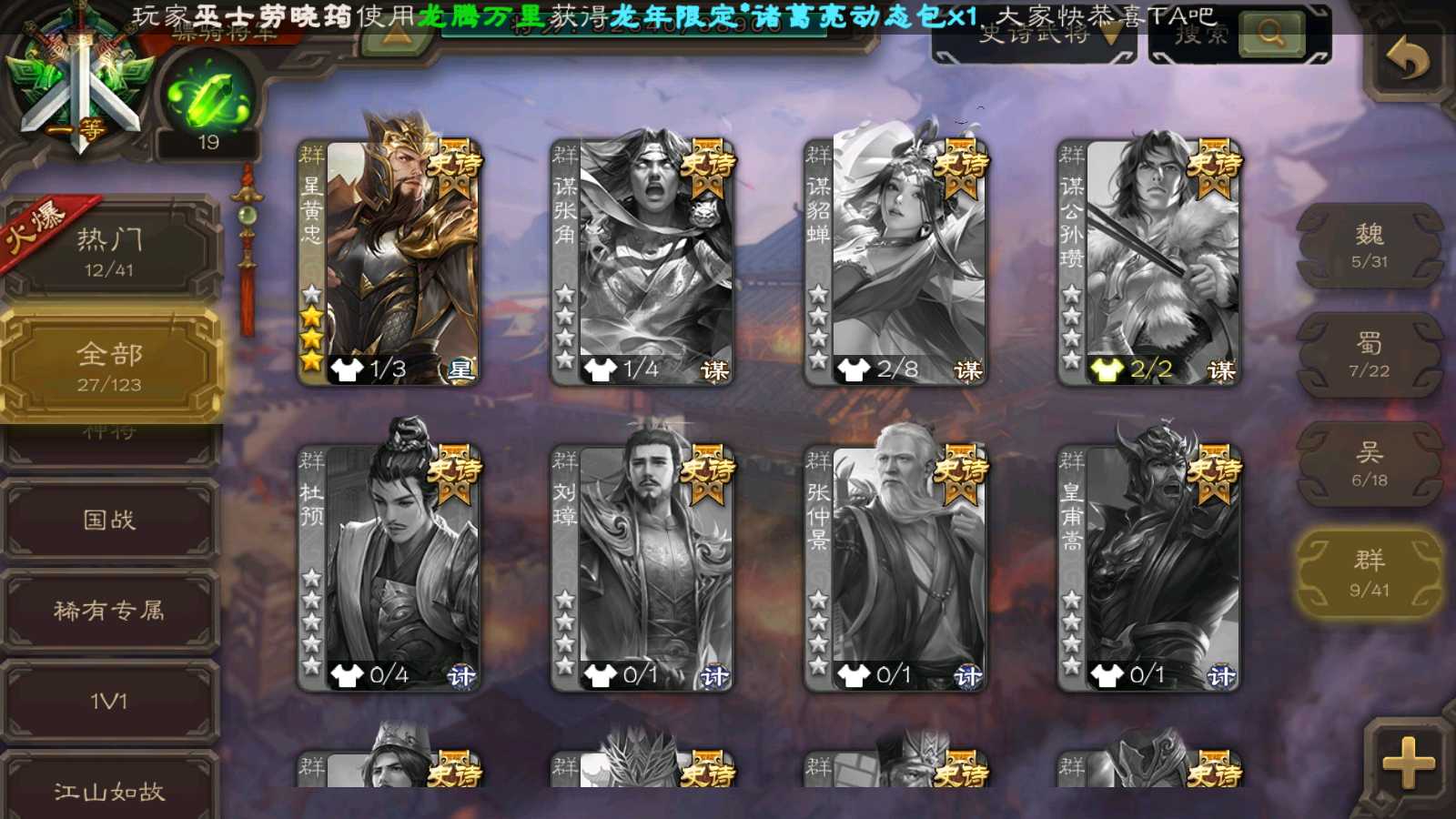Filter heroes by 魏 faction
Image resolution: width=1456 pixels, height=819 pixels.
(x=1370, y=246)
